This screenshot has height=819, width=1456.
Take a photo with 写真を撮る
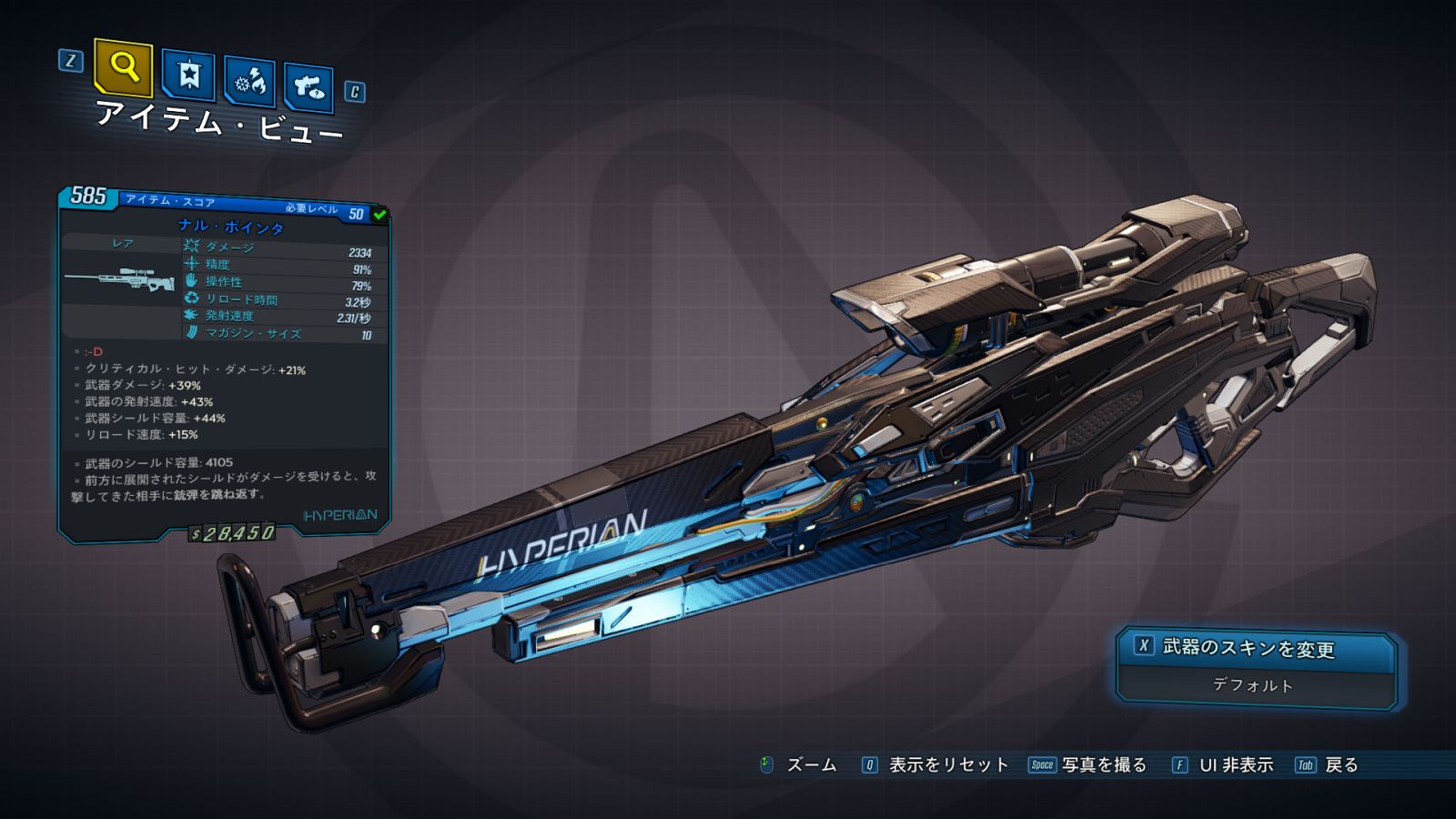tap(1103, 765)
